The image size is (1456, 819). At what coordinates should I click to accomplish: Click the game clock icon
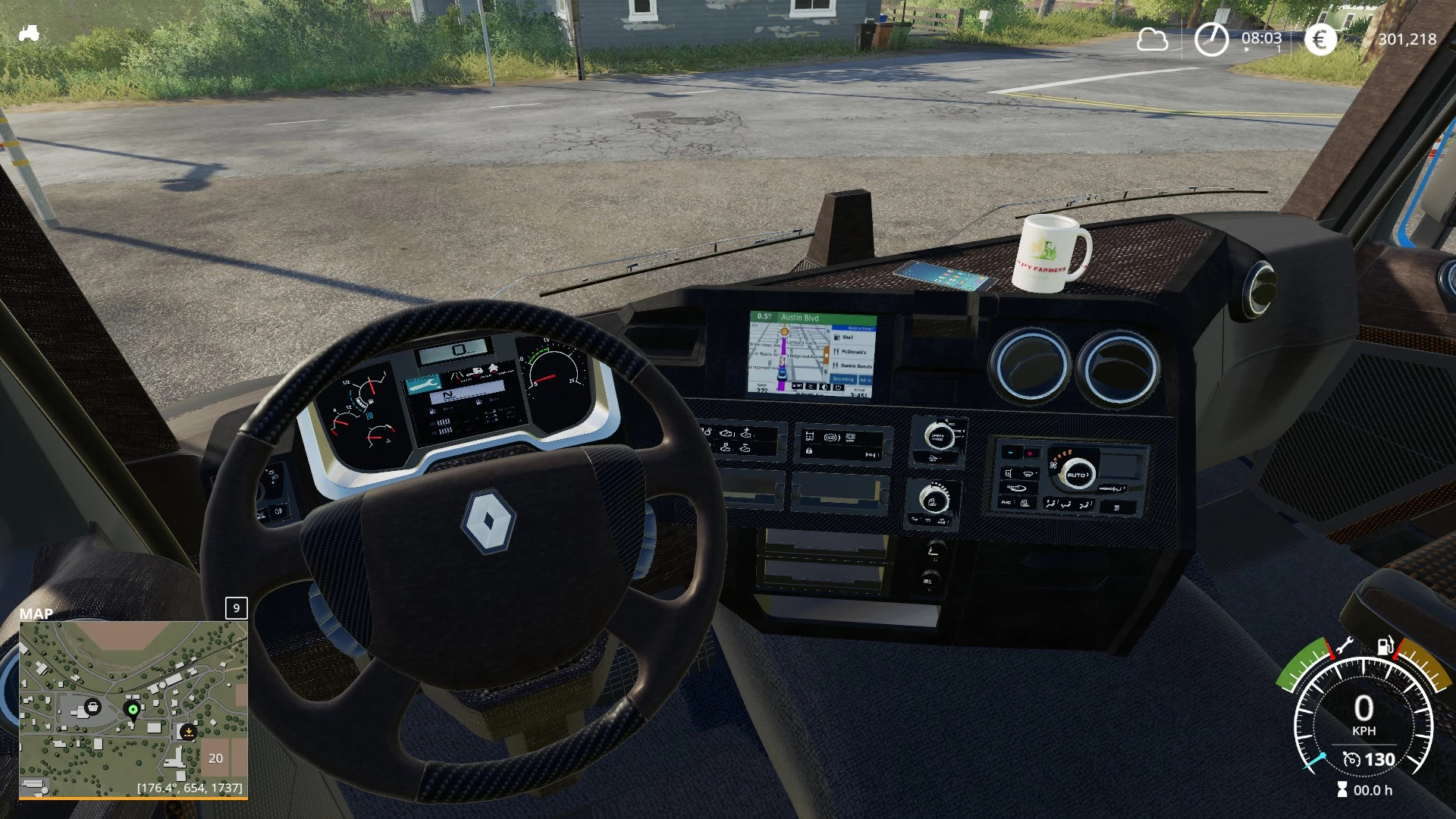click(x=1211, y=39)
